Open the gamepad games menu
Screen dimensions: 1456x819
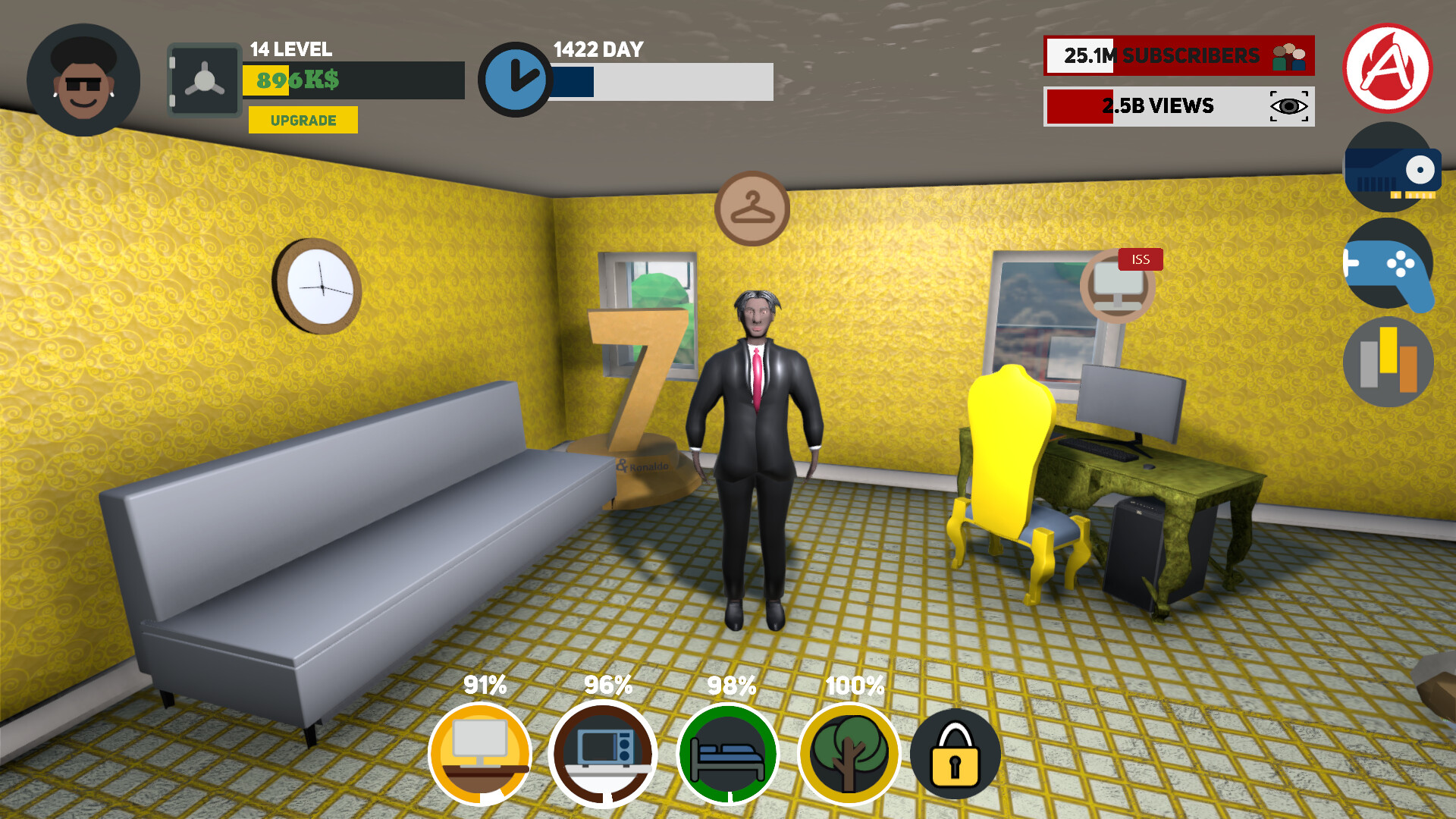coord(1389,267)
